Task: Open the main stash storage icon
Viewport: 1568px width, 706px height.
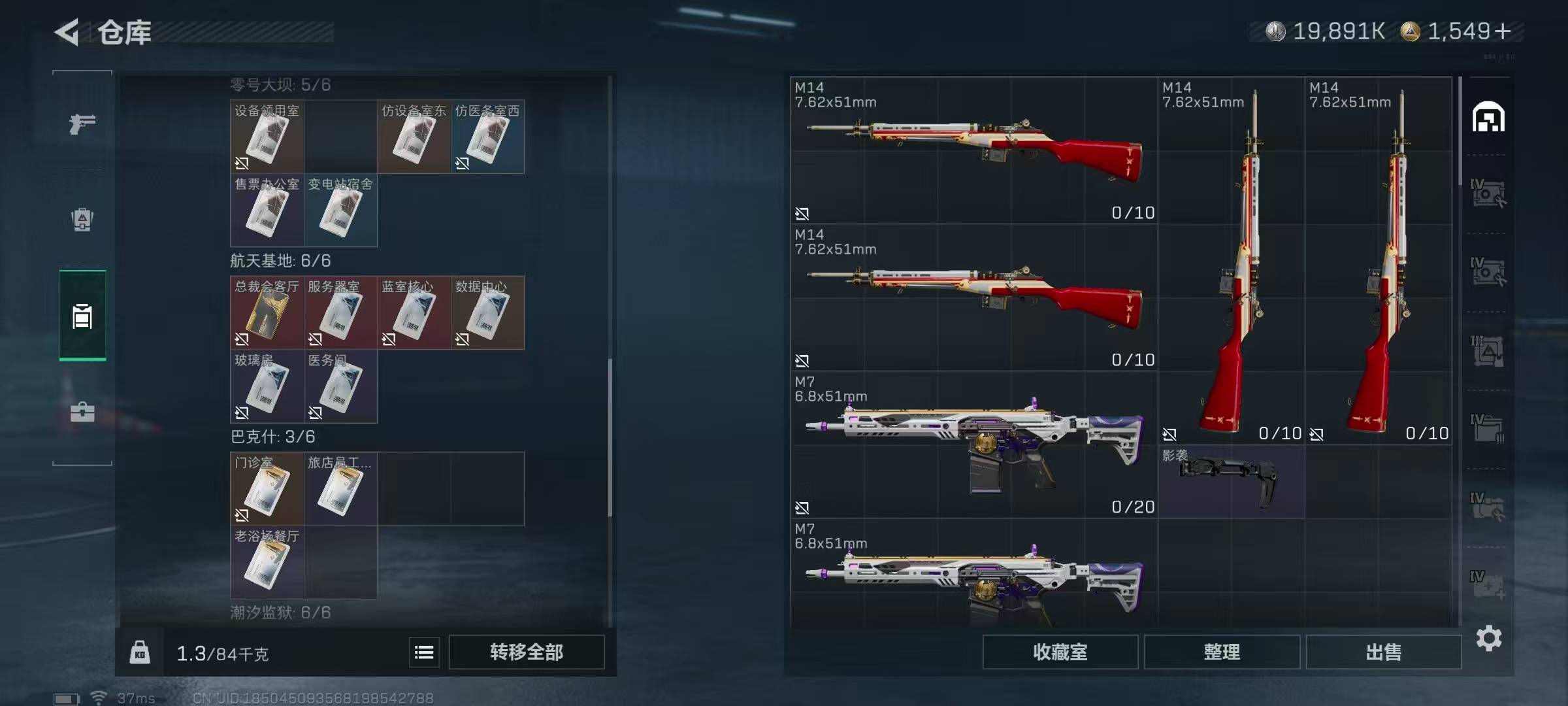Action: tap(1488, 118)
